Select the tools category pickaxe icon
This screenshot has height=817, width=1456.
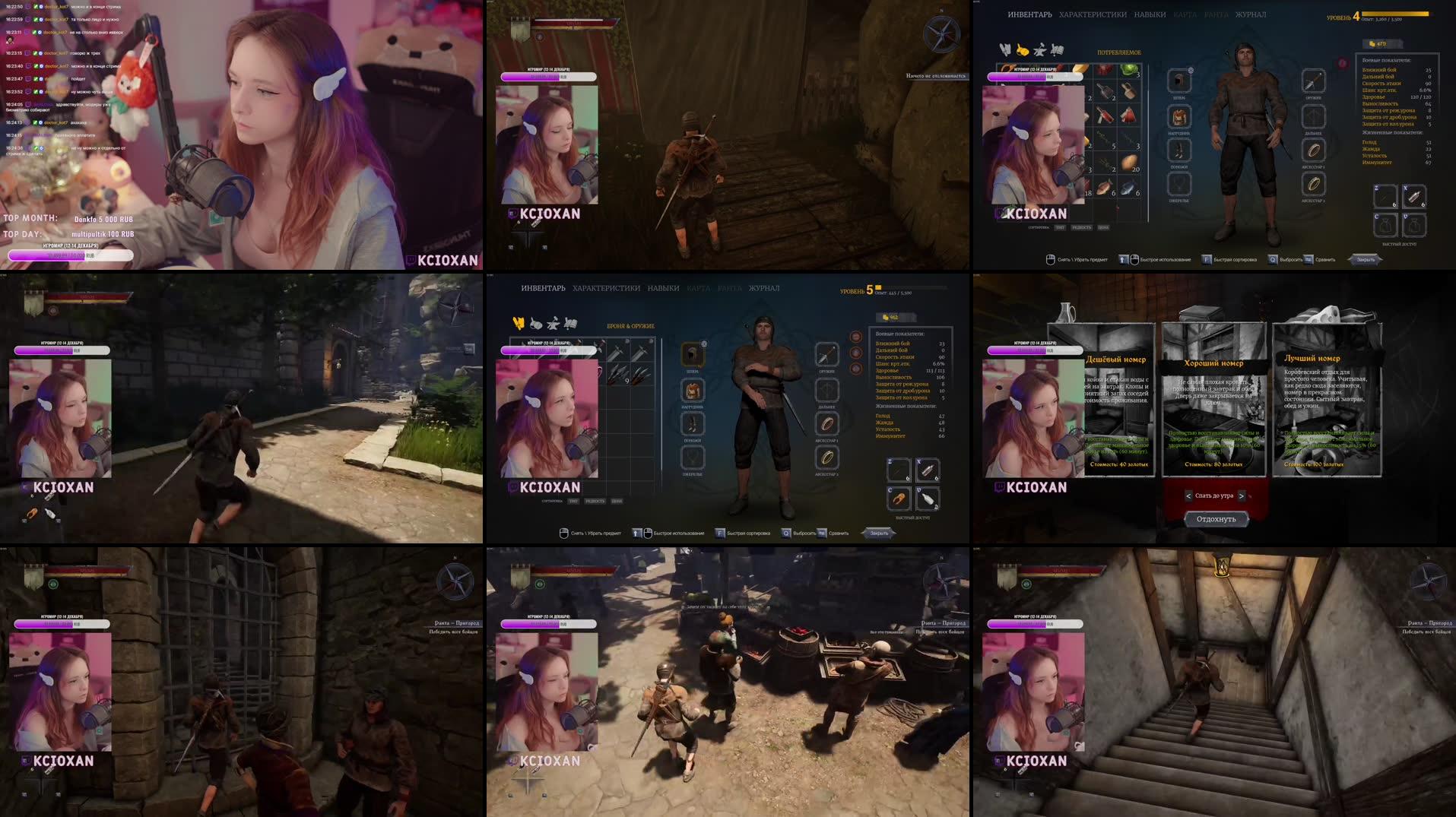pyautogui.click(x=554, y=324)
